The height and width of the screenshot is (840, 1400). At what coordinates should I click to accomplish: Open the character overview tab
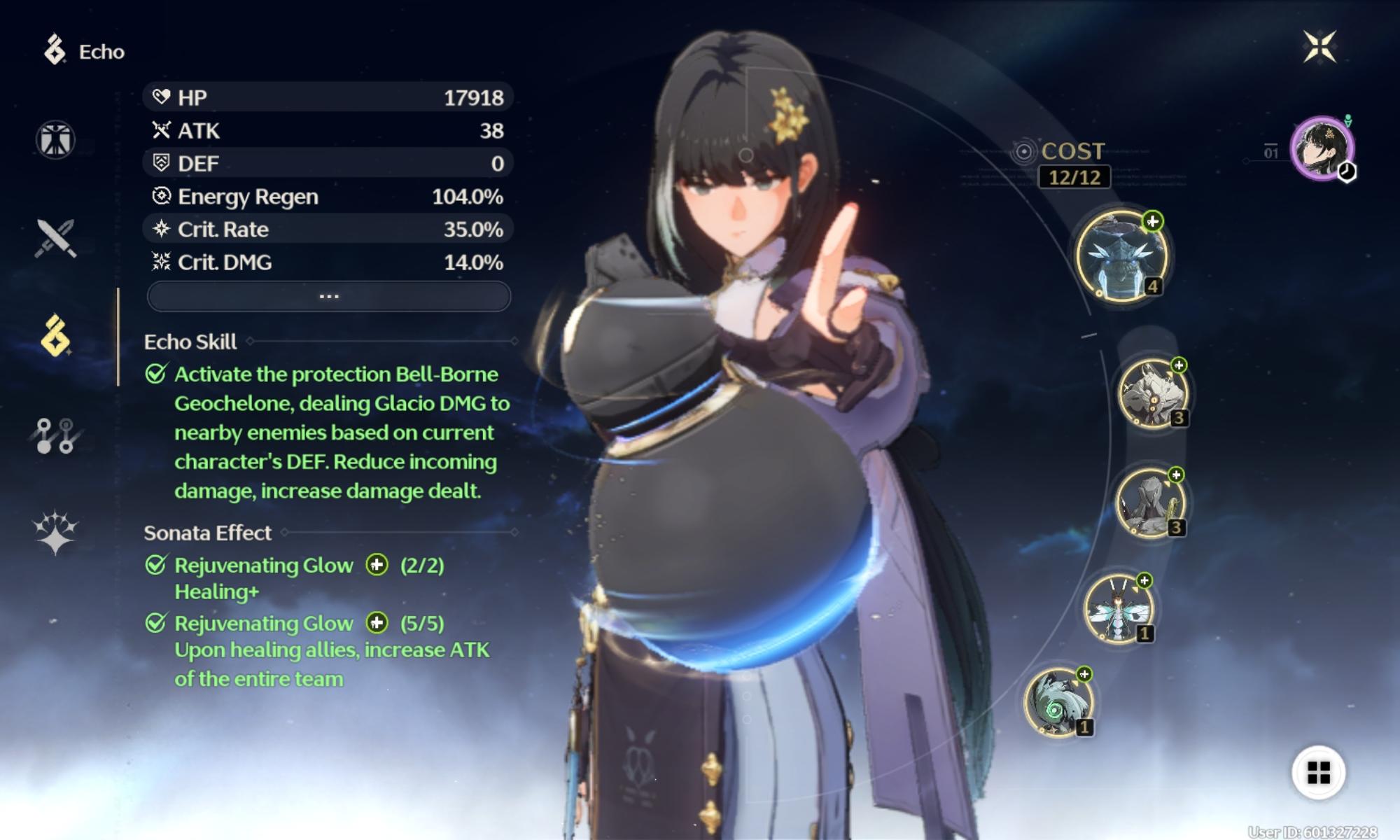(55, 139)
